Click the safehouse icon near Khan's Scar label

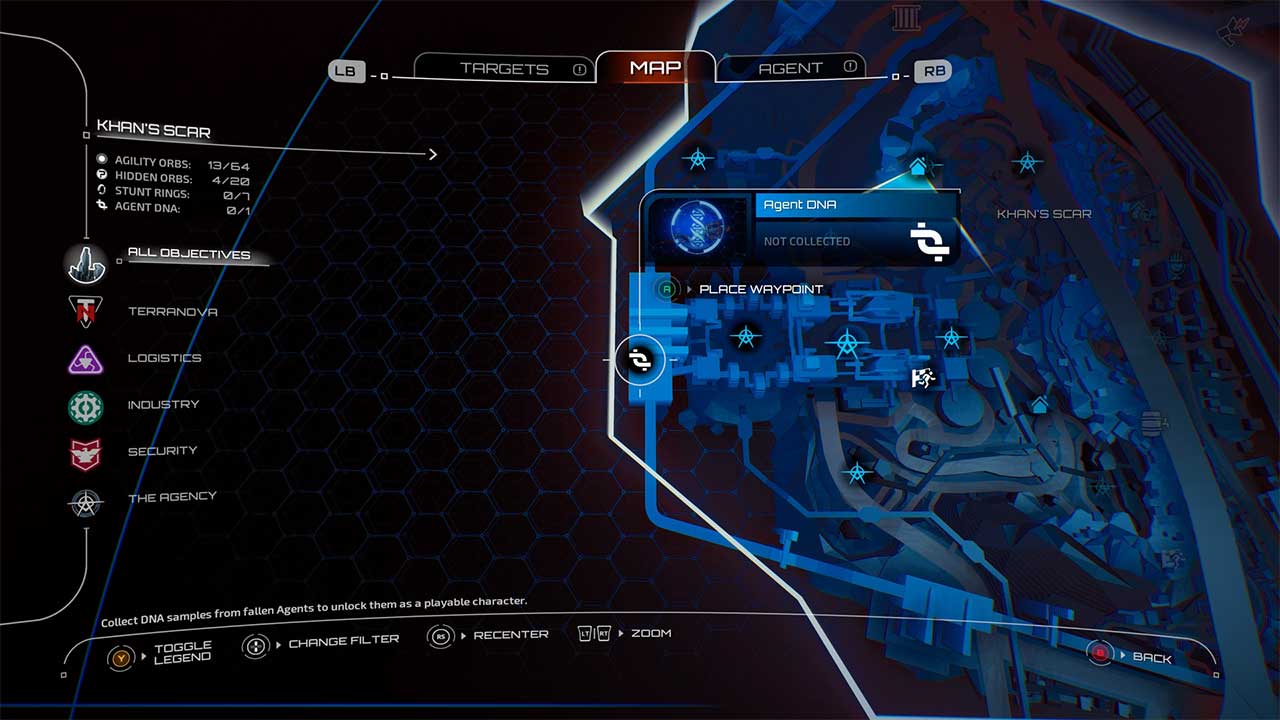[918, 167]
